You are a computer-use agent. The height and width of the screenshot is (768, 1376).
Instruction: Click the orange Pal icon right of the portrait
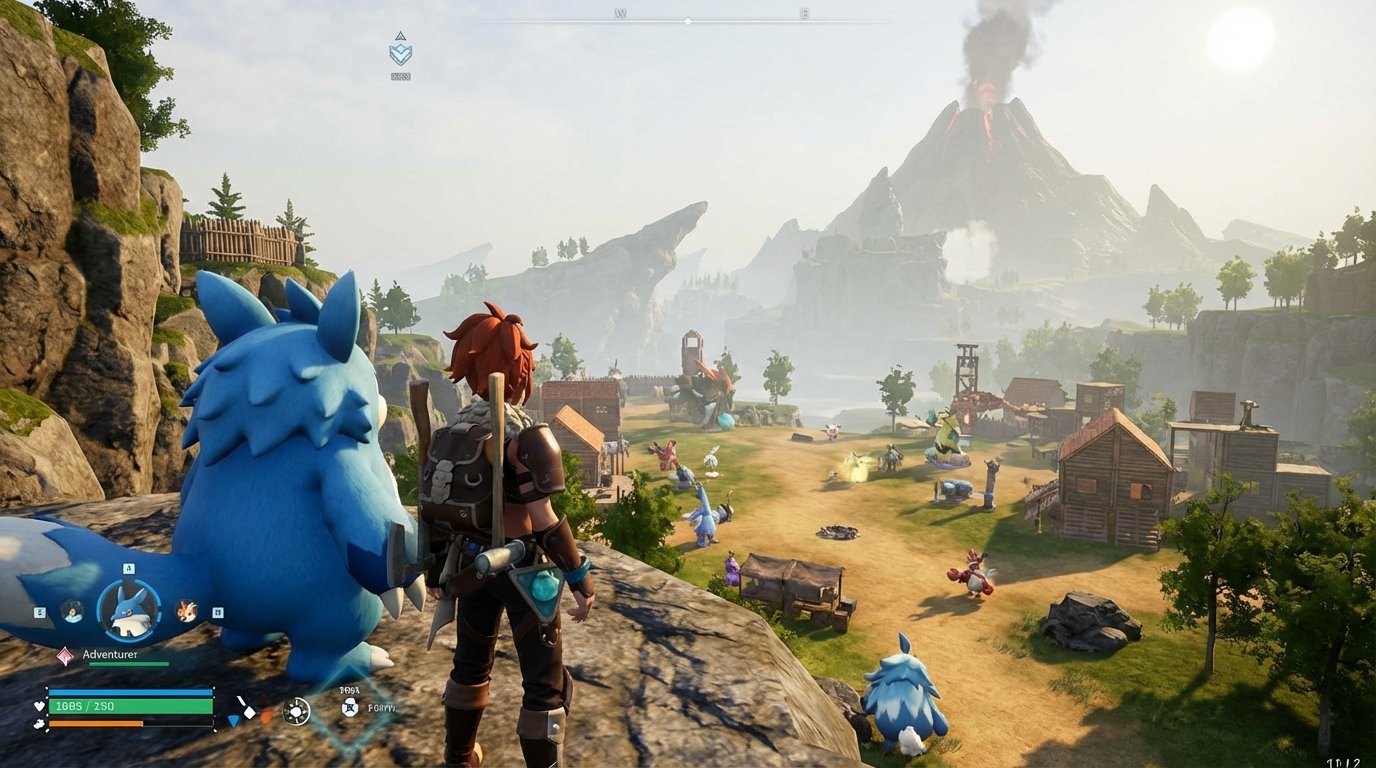[187, 611]
